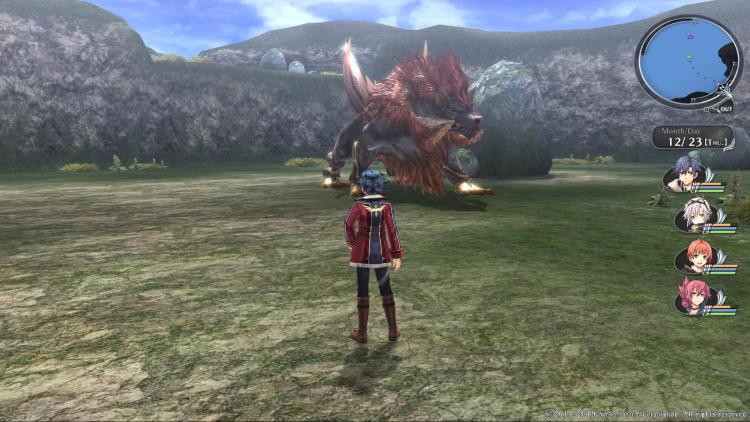
Task: Pick the pink-haired party member portrait
Action: [692, 297]
